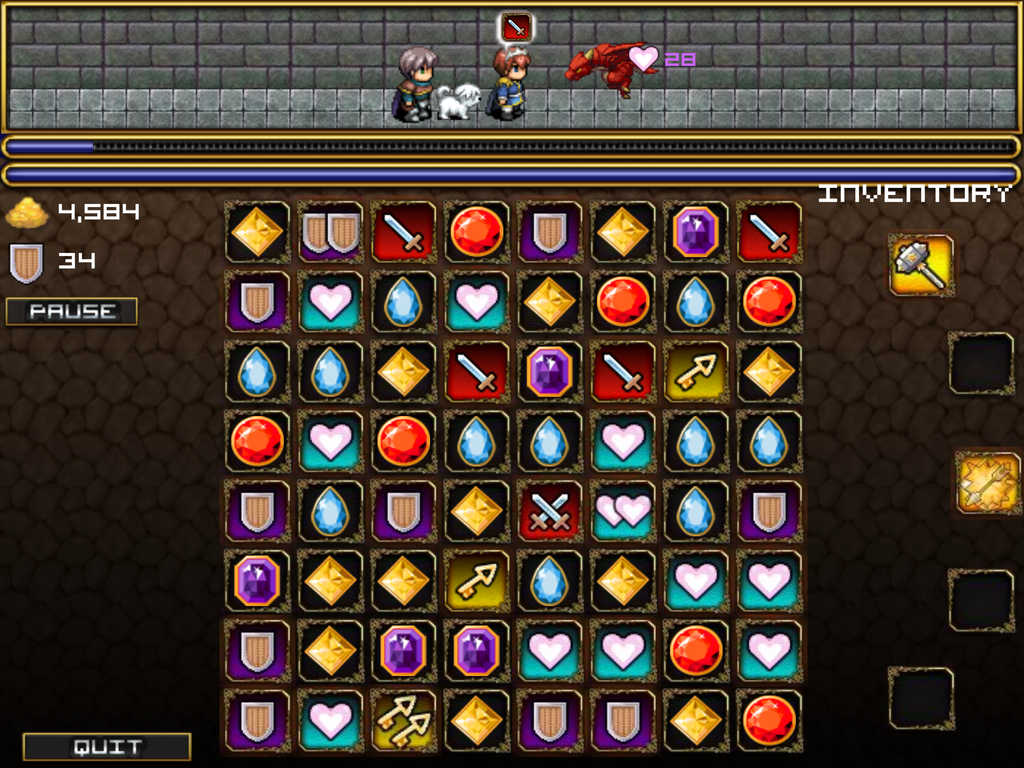Select the double shield tile
Screen dimensions: 1024x768
point(330,233)
